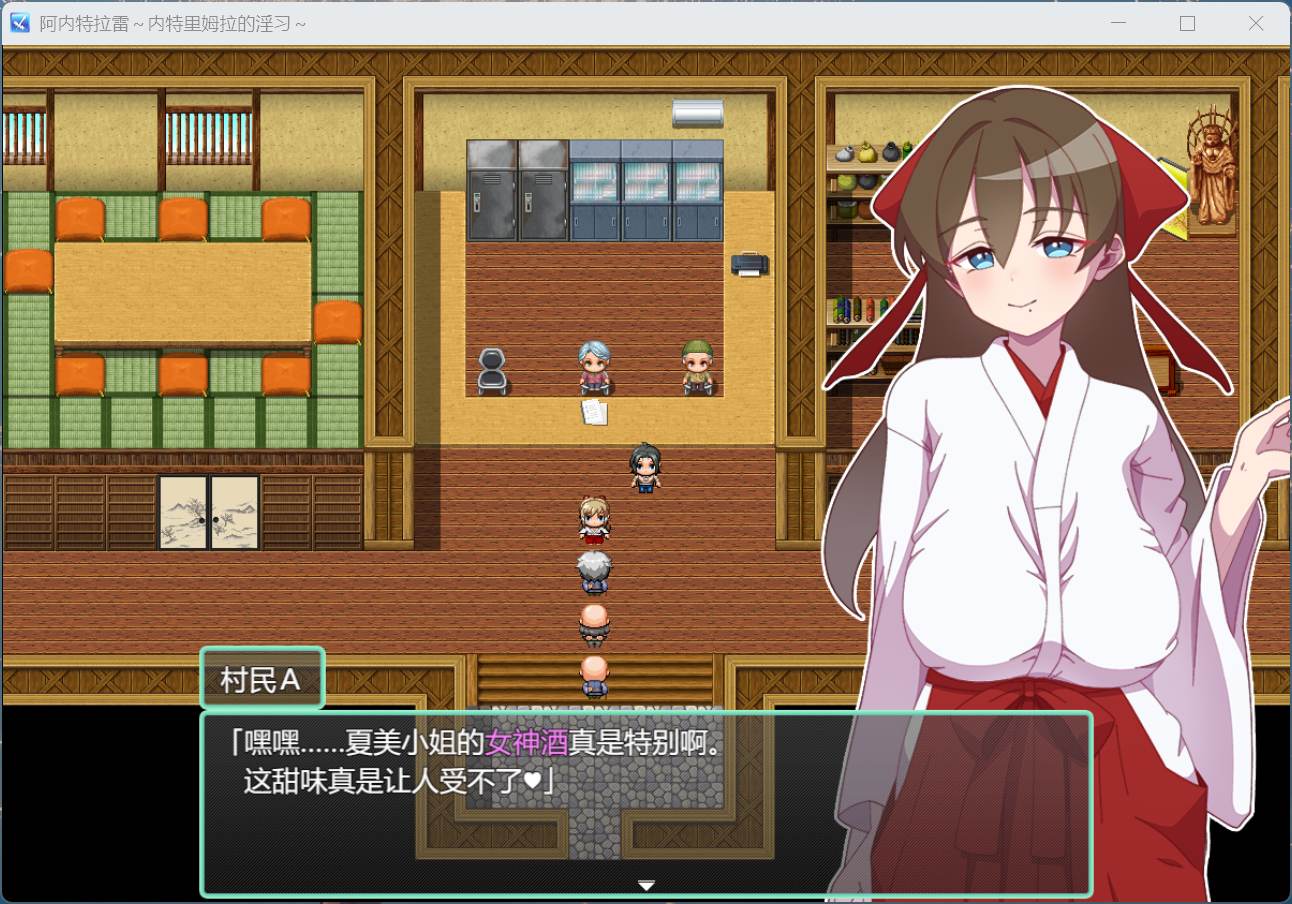This screenshot has height=904, width=1292.
Task: Close the game window
Action: coord(1256,24)
